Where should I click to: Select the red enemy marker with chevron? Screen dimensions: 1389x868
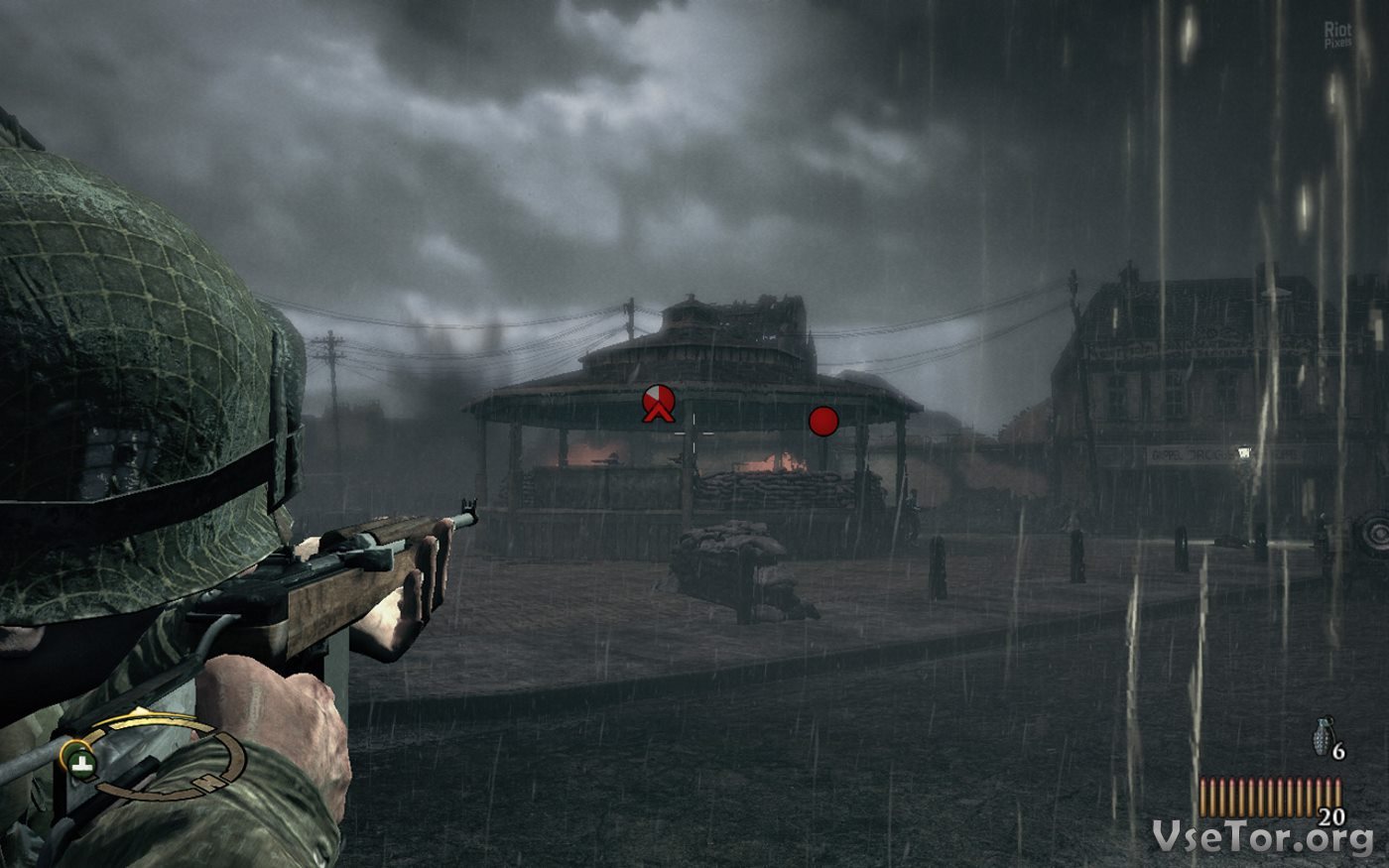click(658, 402)
